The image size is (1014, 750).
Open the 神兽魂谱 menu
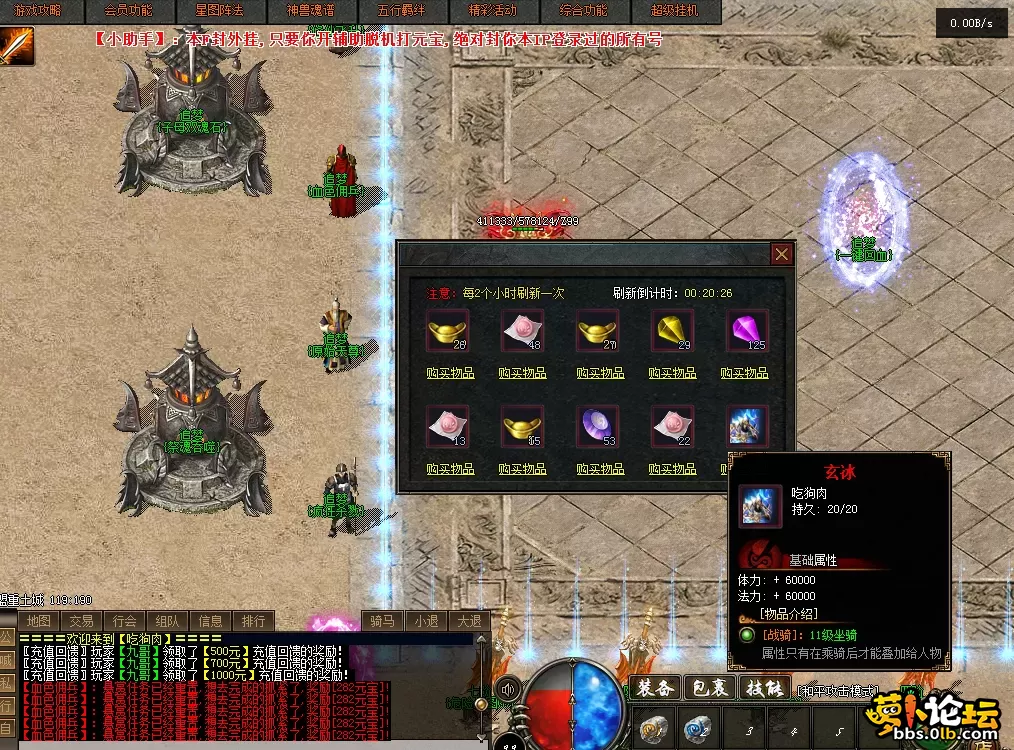point(310,11)
